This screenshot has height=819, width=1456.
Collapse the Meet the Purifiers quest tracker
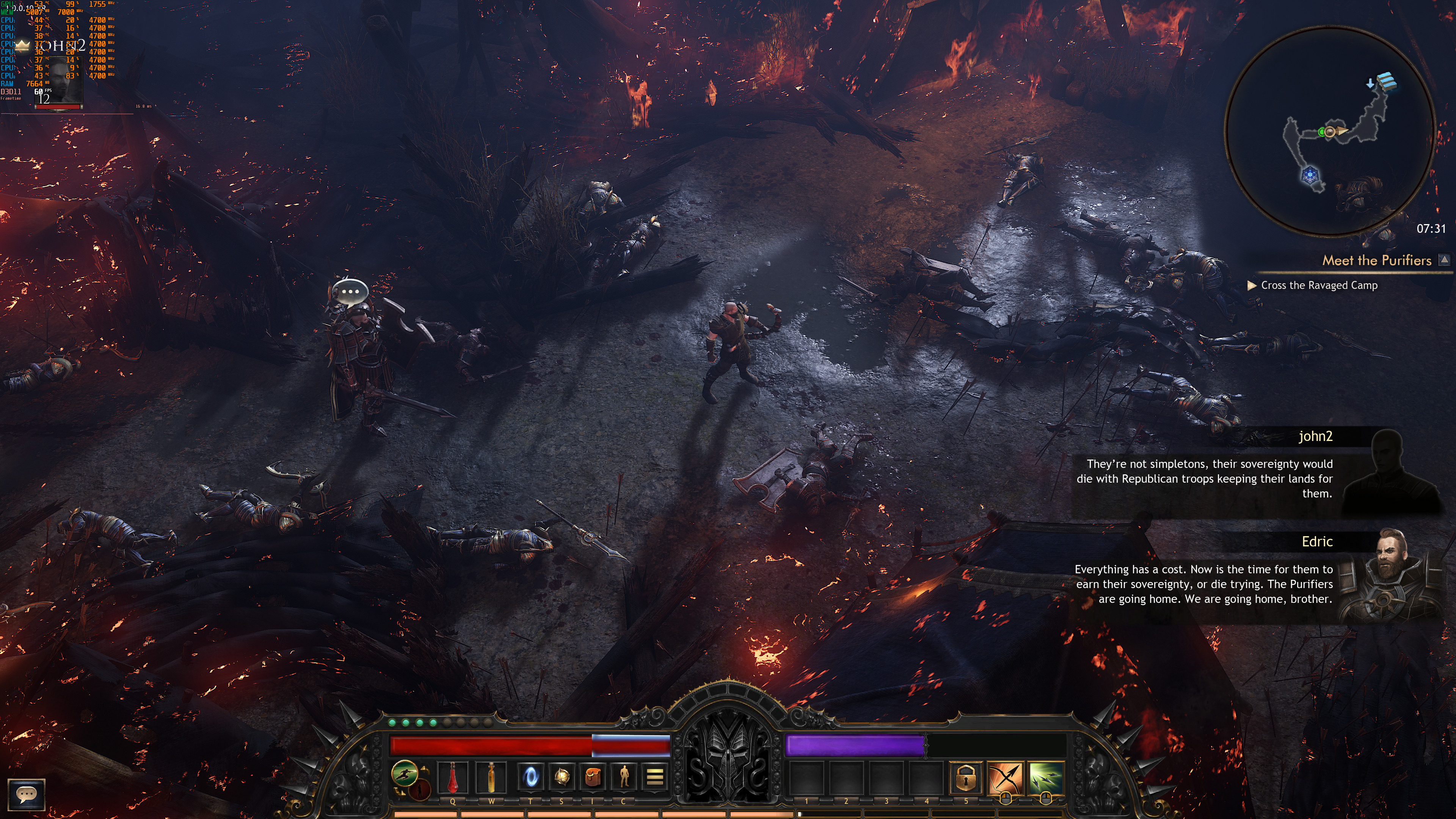click(x=1444, y=260)
